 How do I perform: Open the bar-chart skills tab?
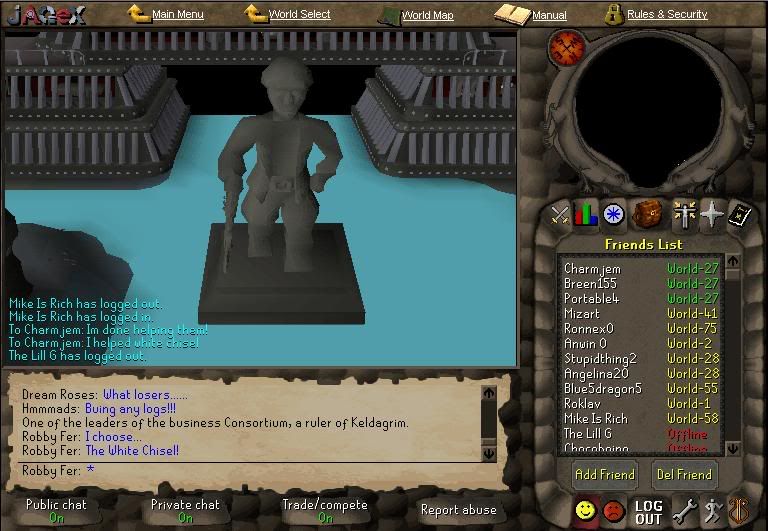[586, 214]
